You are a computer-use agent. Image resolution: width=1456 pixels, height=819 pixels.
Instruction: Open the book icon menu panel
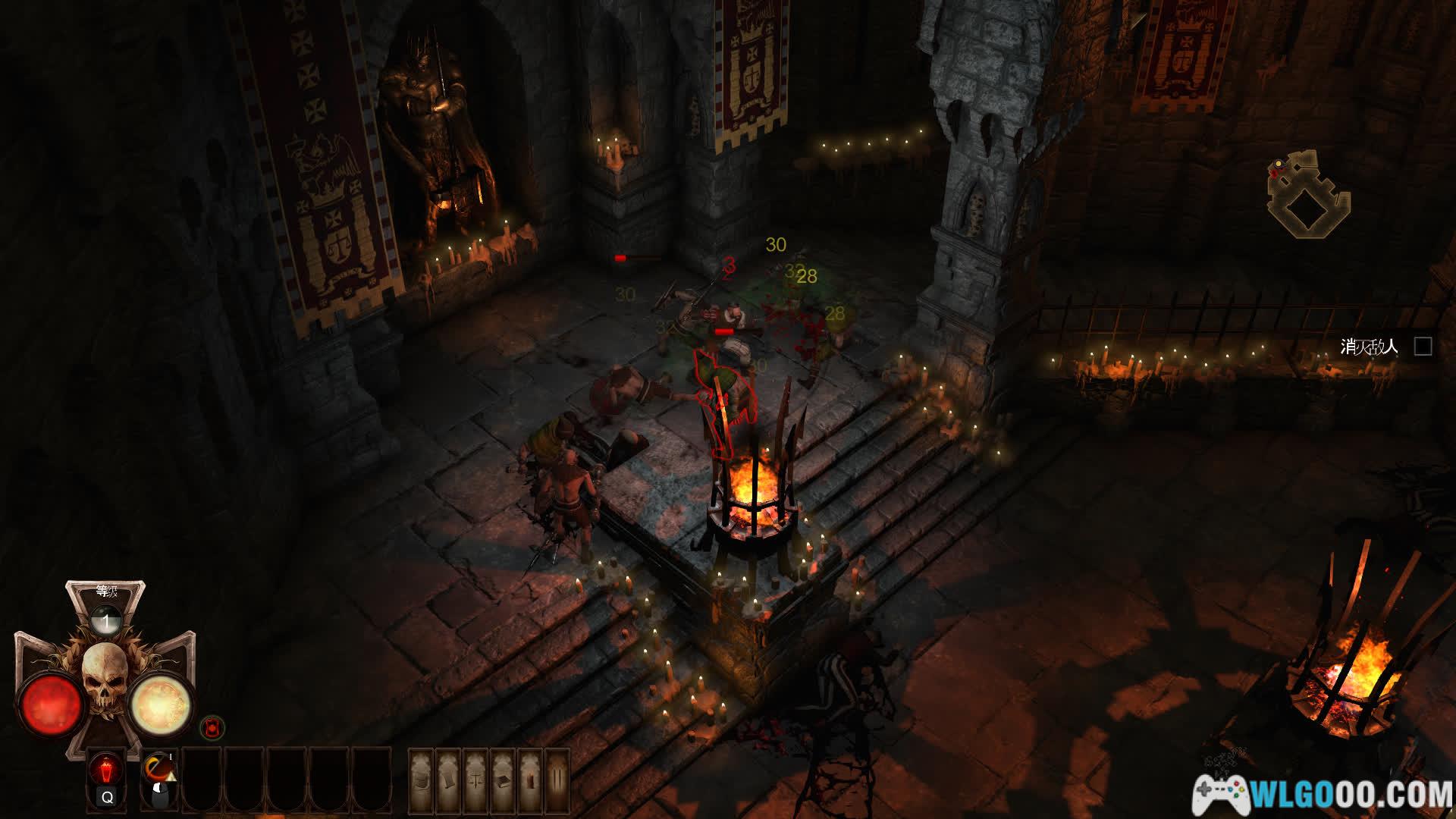[502, 780]
